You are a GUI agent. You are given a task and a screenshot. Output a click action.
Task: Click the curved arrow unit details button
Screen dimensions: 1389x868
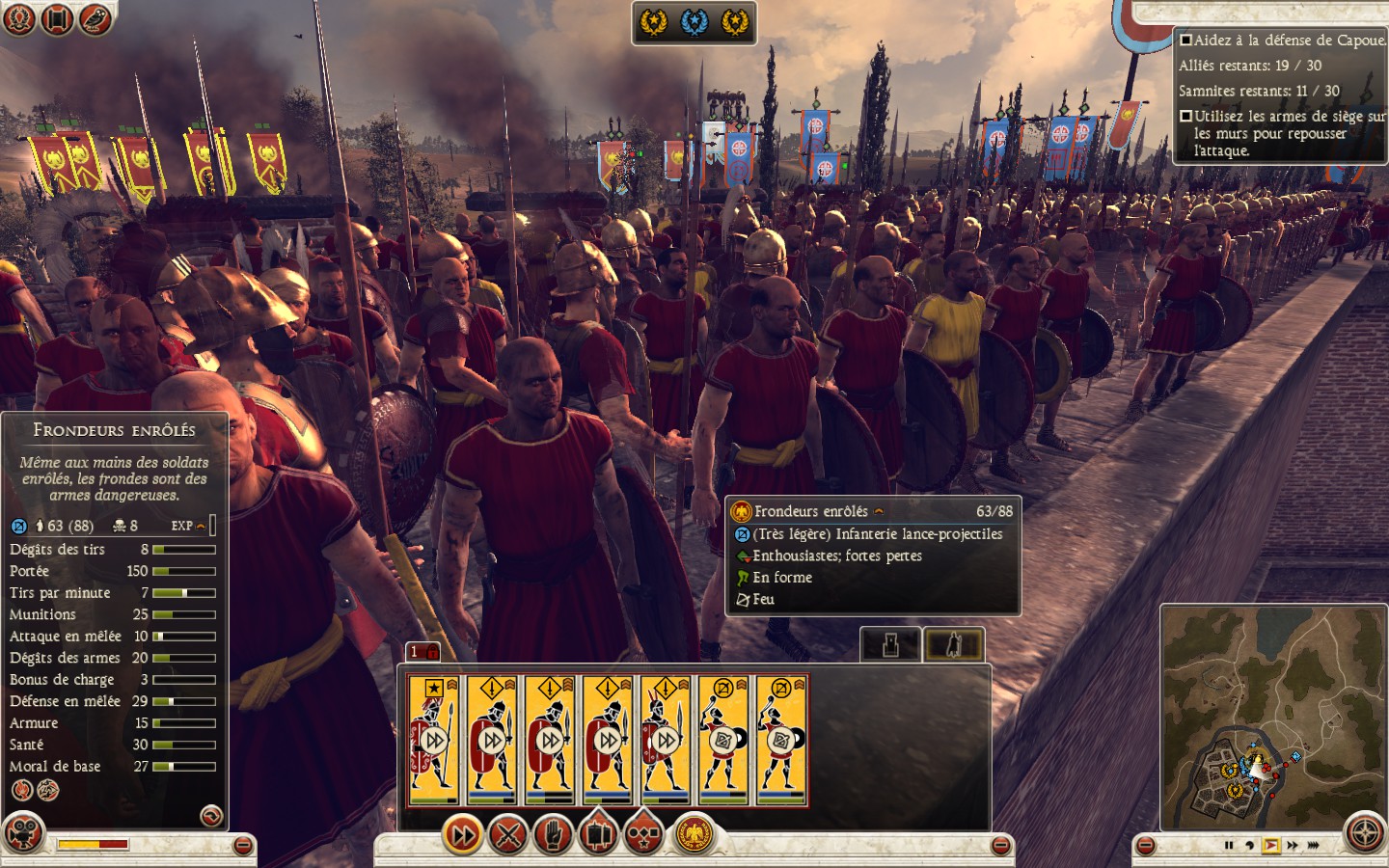click(x=210, y=817)
